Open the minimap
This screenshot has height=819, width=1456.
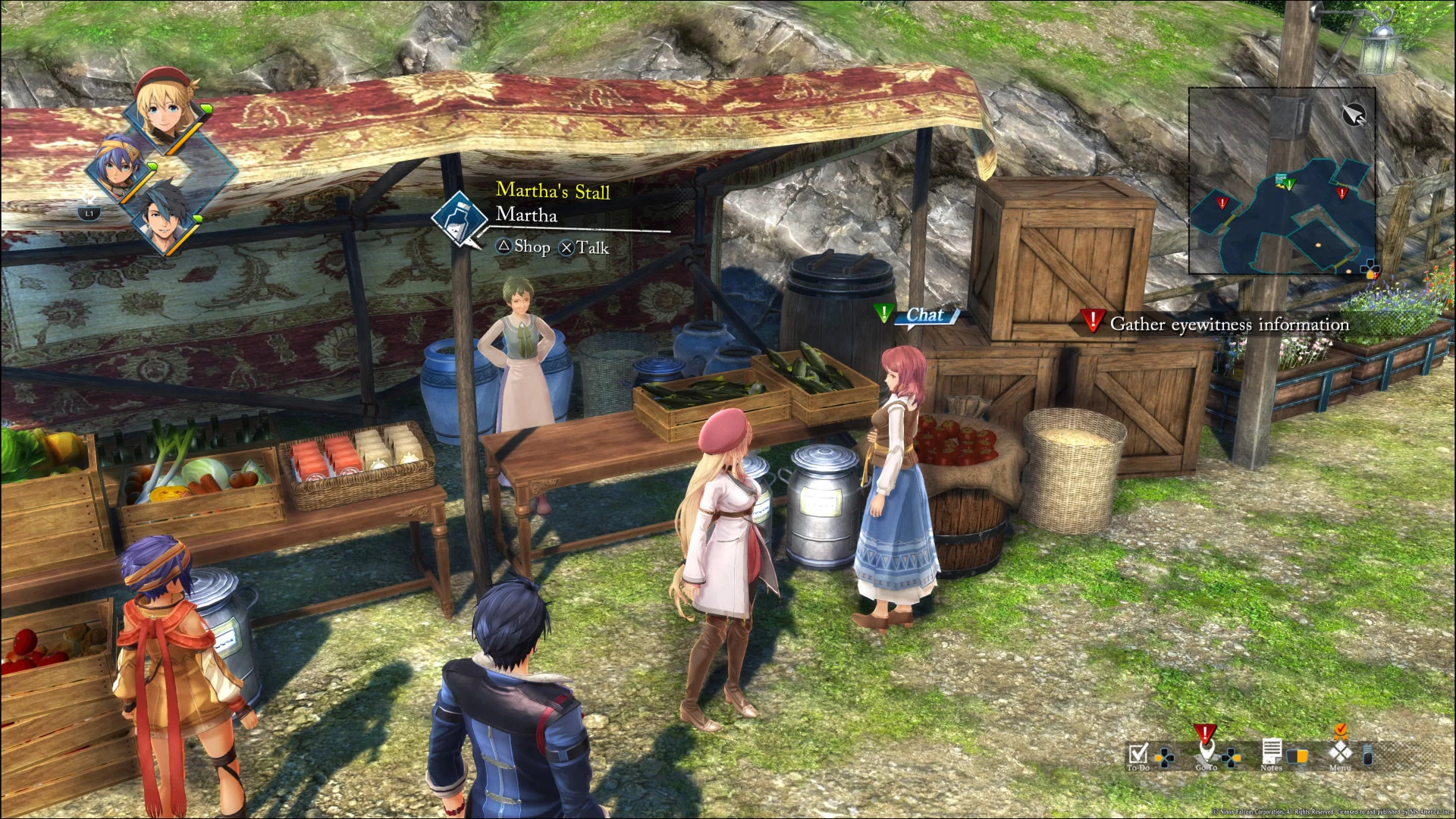1282,180
